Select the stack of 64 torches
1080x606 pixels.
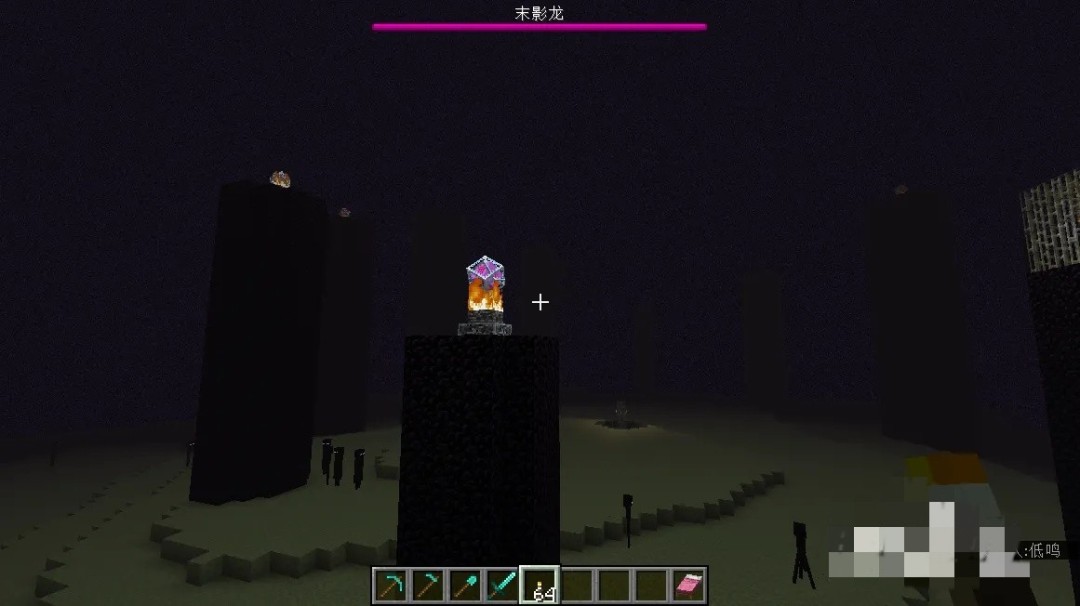coord(540,585)
